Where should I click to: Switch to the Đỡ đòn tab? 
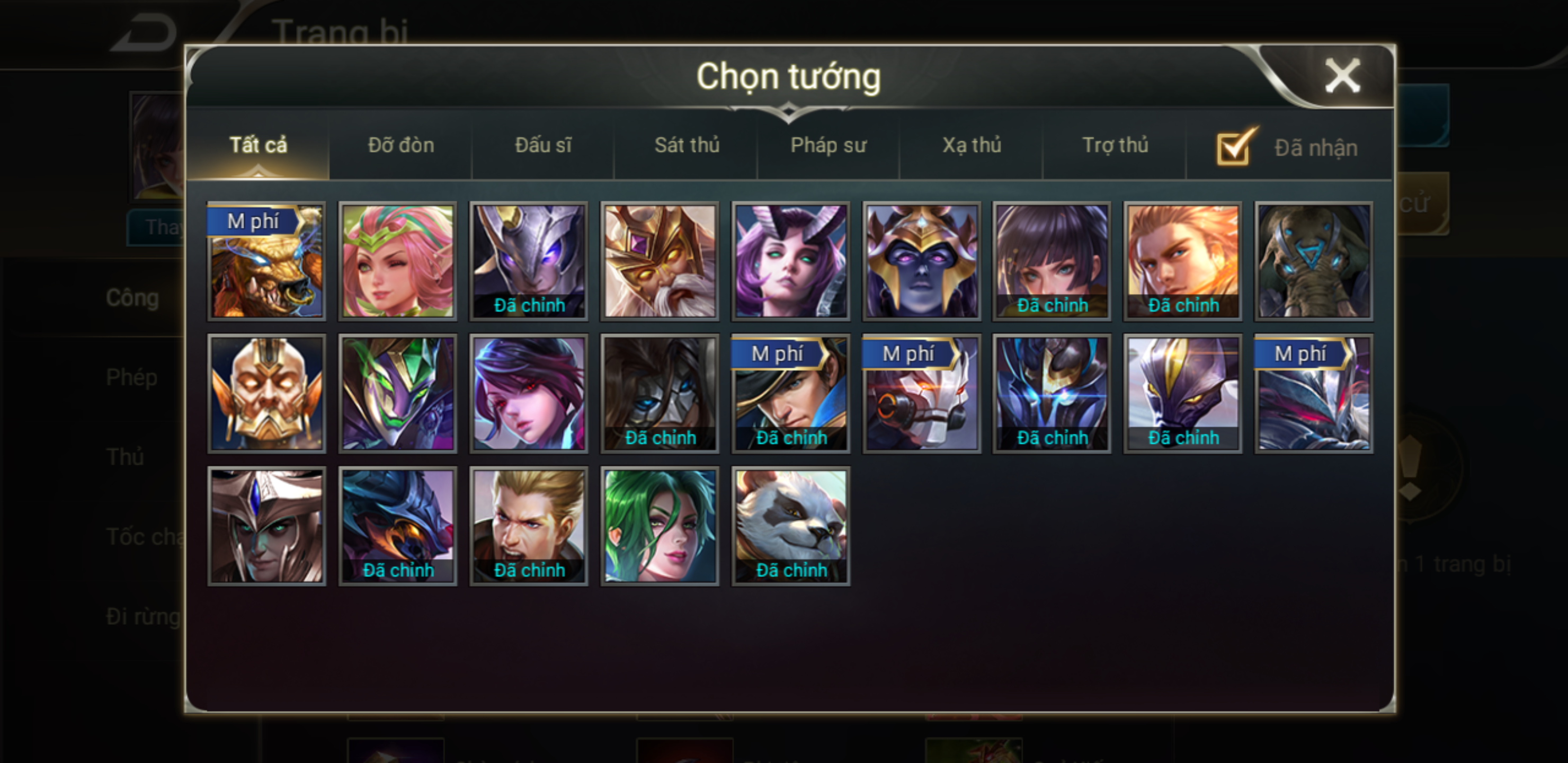click(x=400, y=145)
